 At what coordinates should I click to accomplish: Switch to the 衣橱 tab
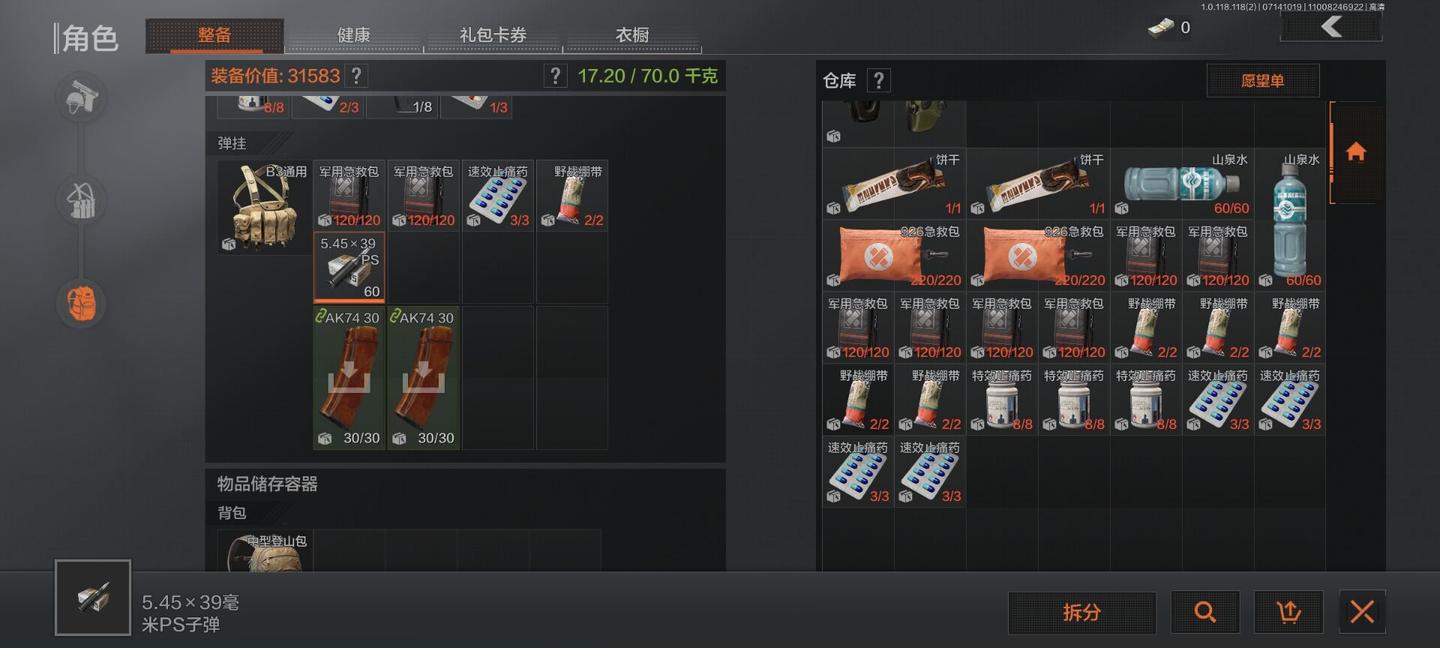[x=632, y=35]
